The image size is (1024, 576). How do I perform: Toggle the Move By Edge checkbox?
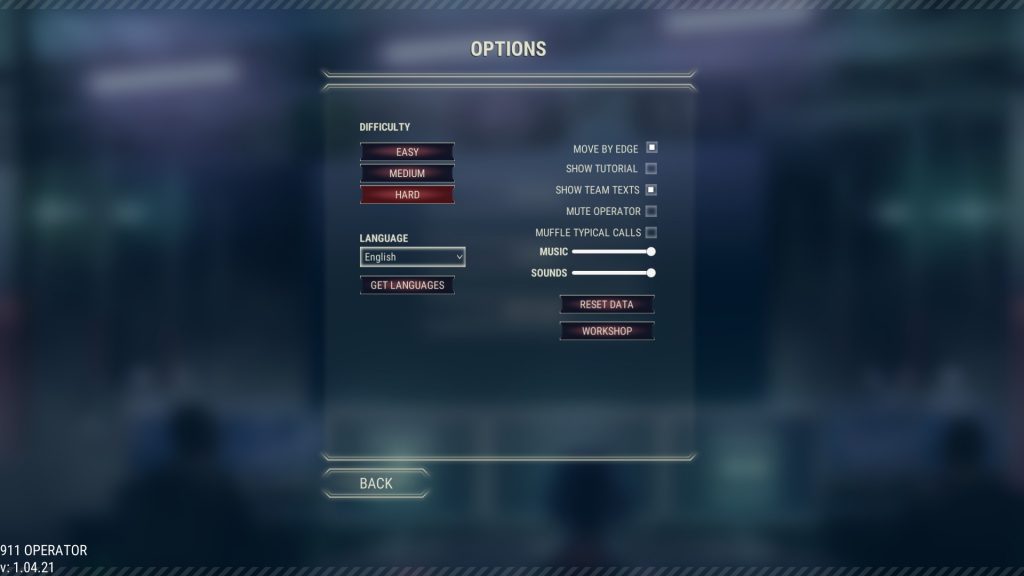[x=651, y=148]
